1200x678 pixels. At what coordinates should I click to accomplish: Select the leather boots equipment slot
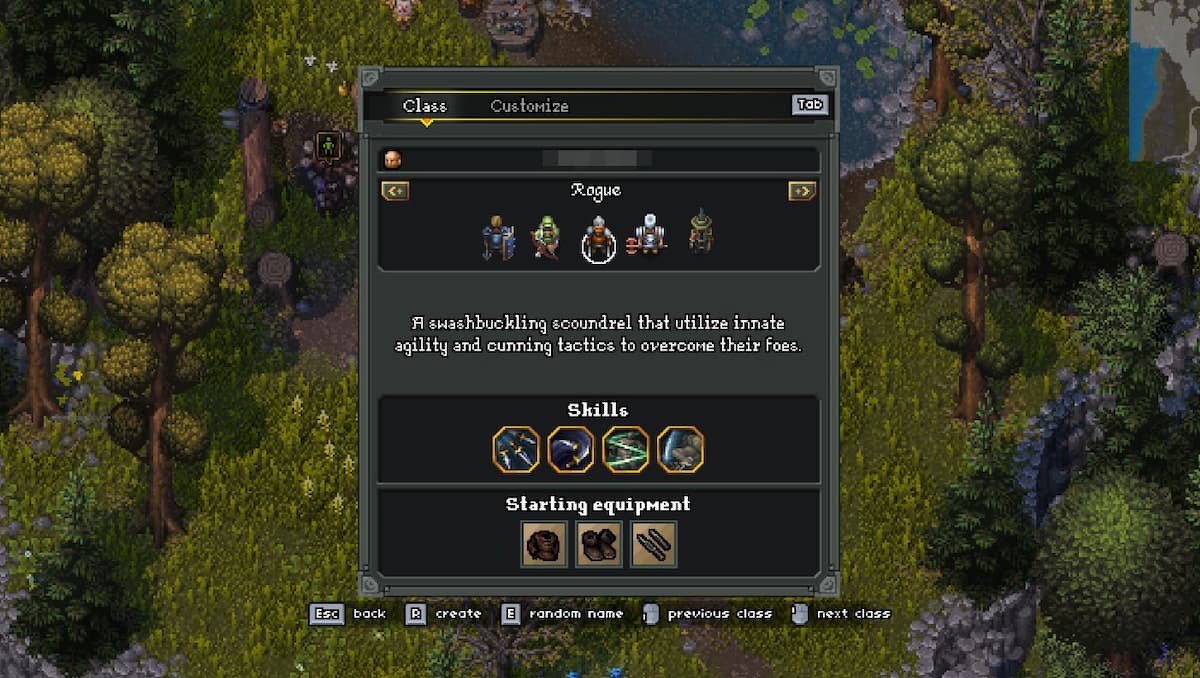tap(599, 543)
